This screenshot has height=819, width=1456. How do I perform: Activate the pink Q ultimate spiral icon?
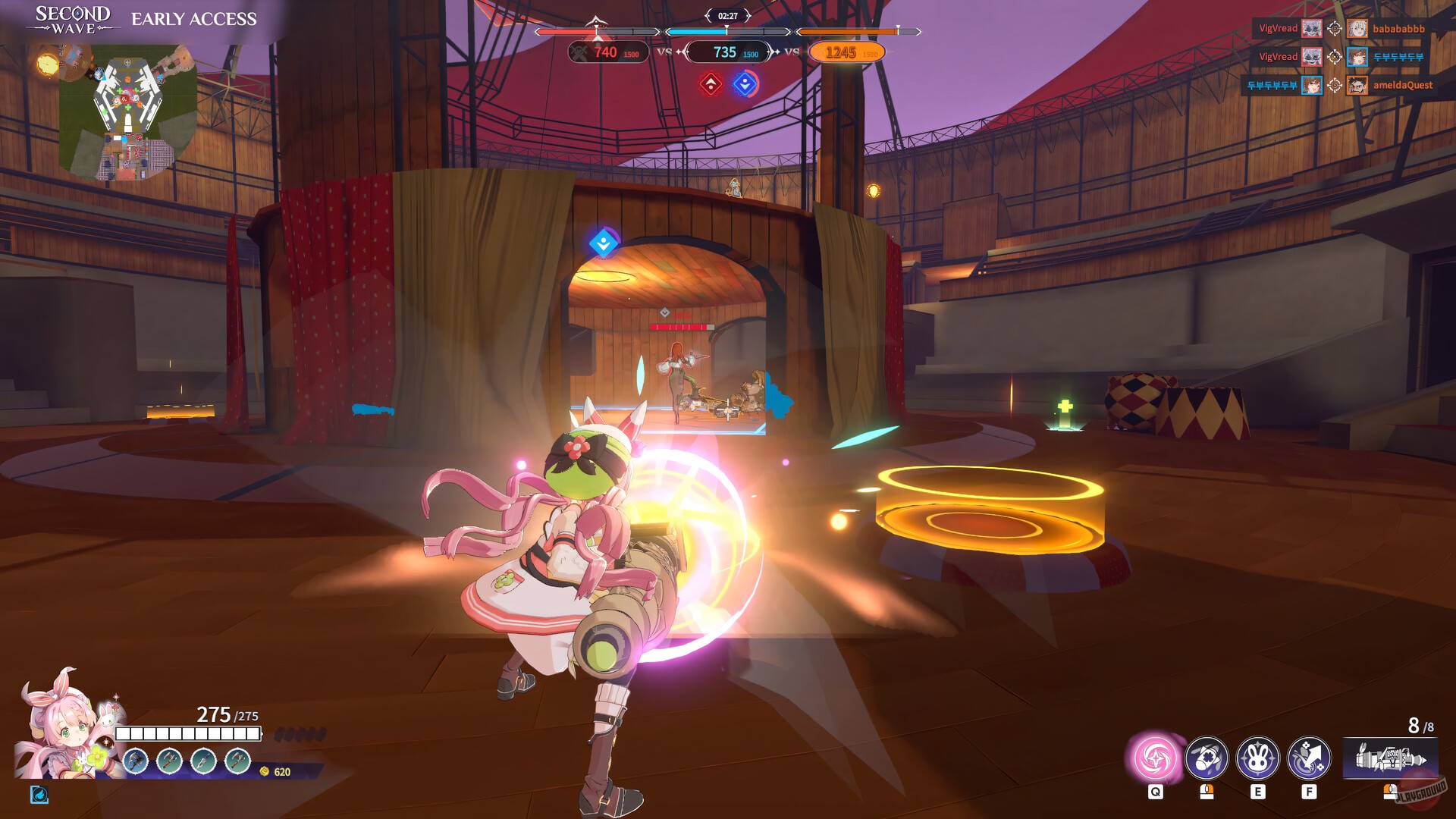(1155, 759)
